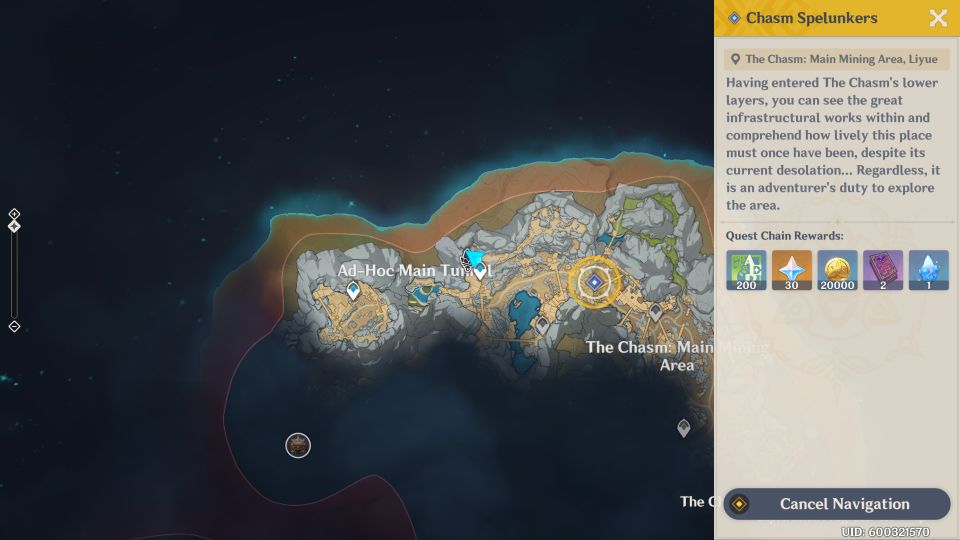Select the Primogem reward icon

(x=792, y=270)
